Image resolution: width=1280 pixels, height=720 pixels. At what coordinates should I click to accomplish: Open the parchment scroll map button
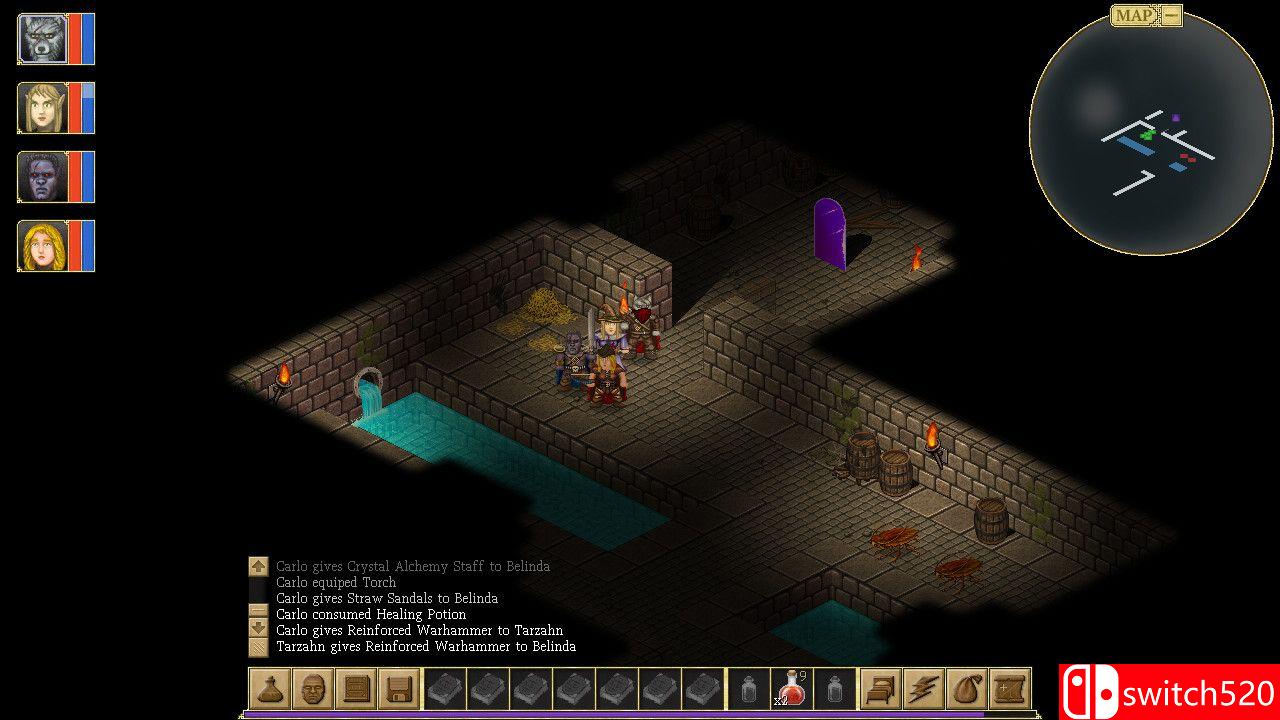point(1009,689)
